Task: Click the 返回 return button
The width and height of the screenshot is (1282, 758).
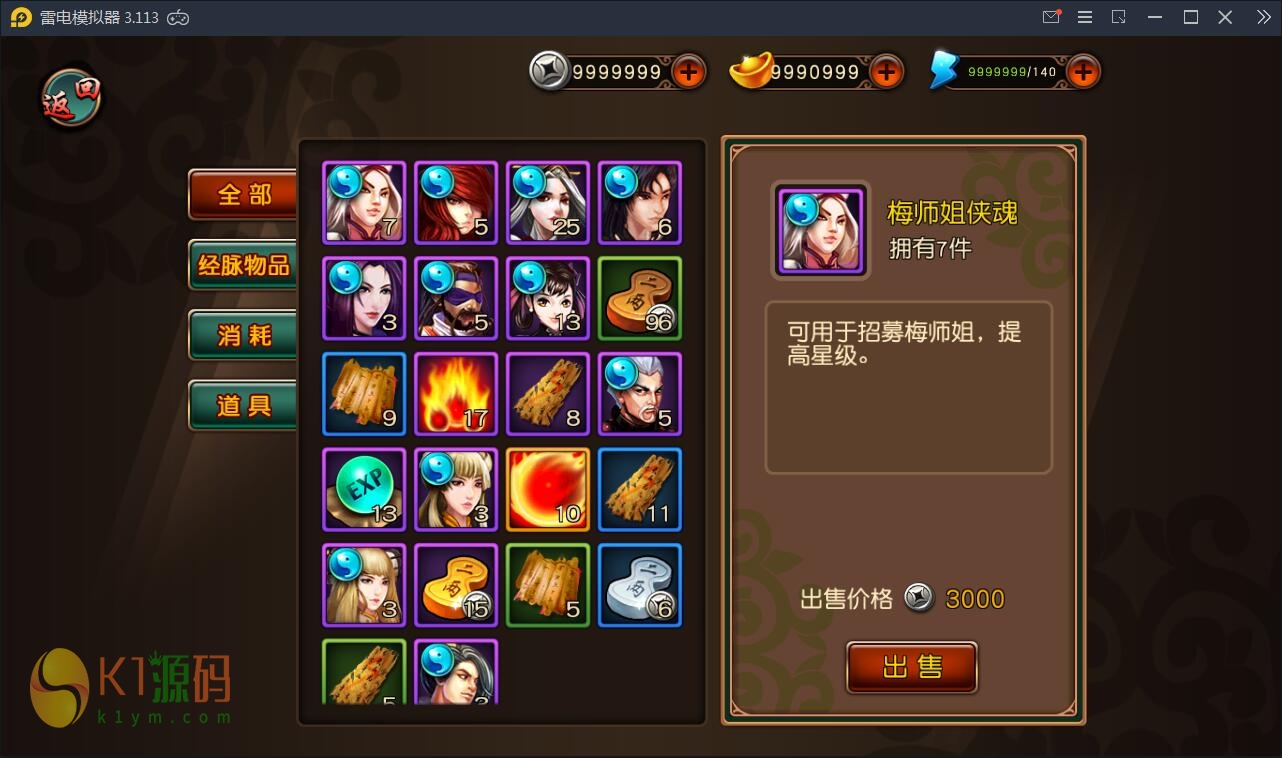Action: tap(68, 95)
